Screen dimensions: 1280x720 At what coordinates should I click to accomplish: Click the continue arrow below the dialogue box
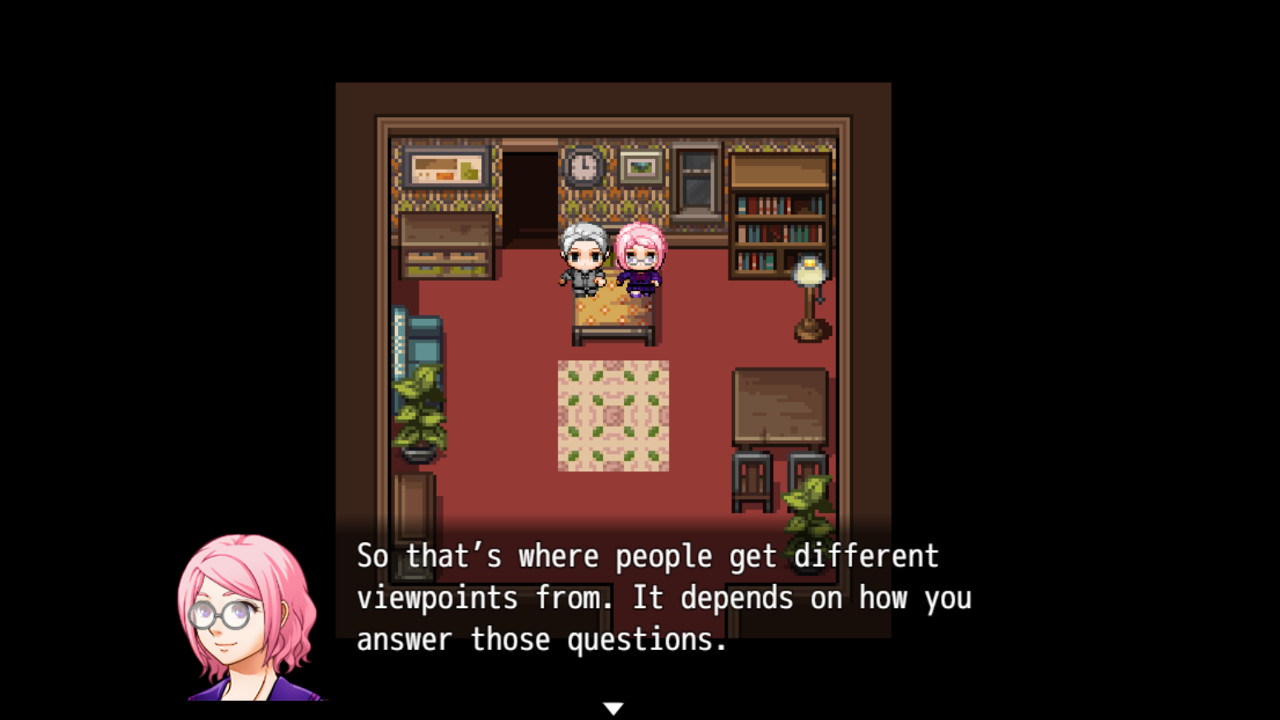click(x=612, y=706)
